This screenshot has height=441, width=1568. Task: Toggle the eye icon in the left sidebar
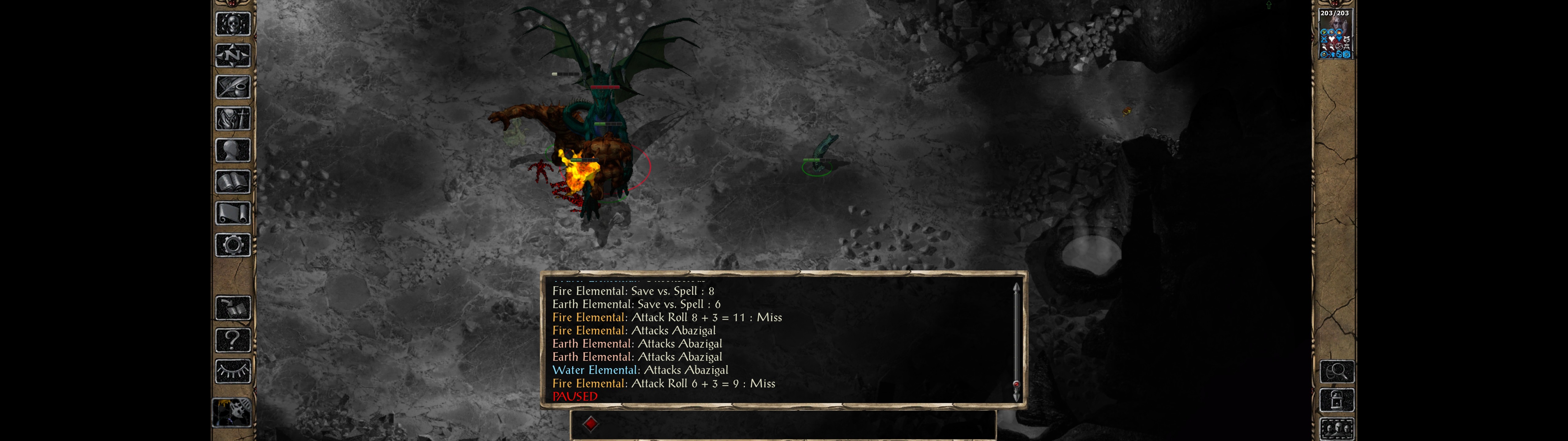coord(232,371)
